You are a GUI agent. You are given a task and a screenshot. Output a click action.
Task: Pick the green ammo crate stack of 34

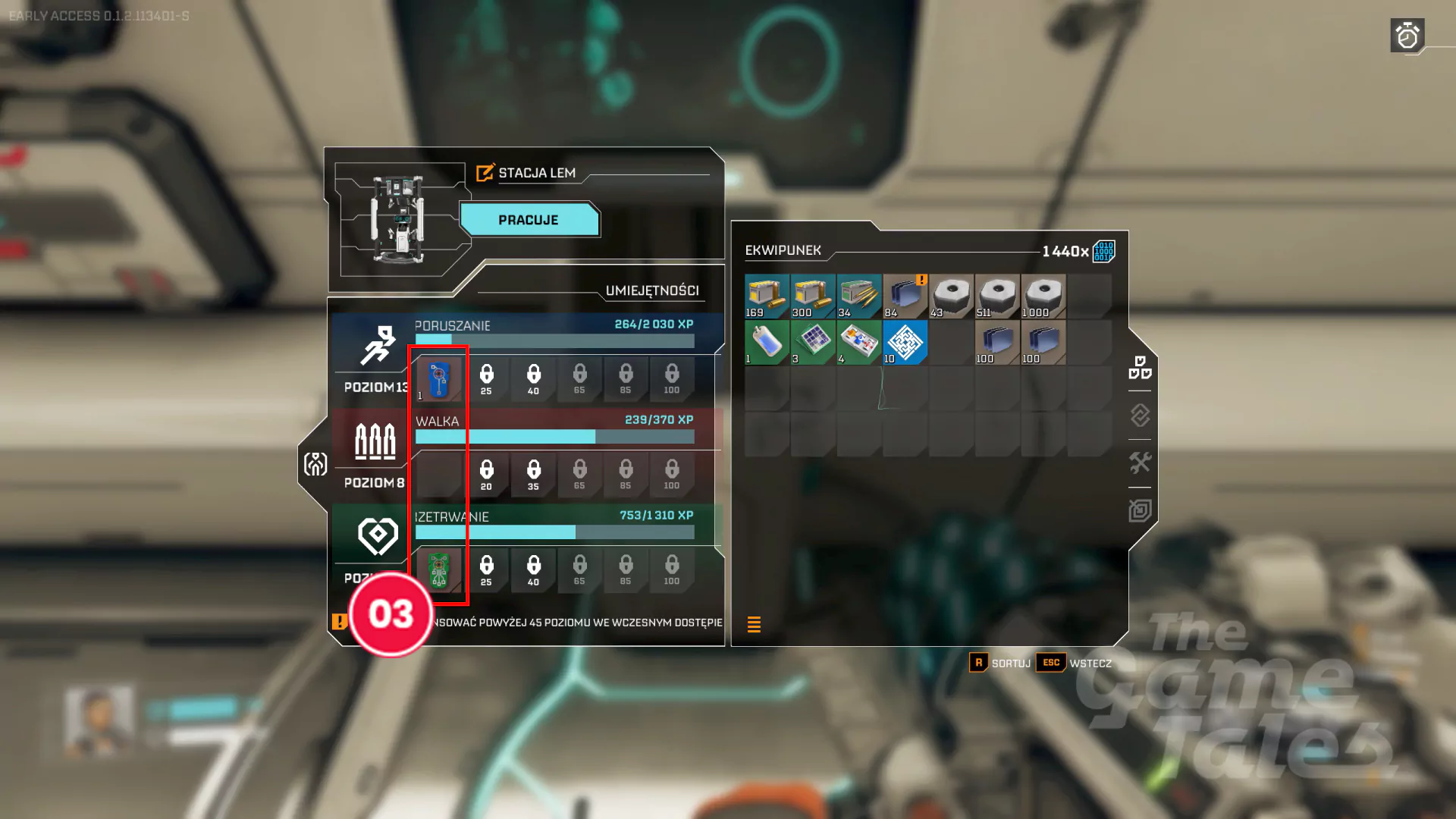859,296
